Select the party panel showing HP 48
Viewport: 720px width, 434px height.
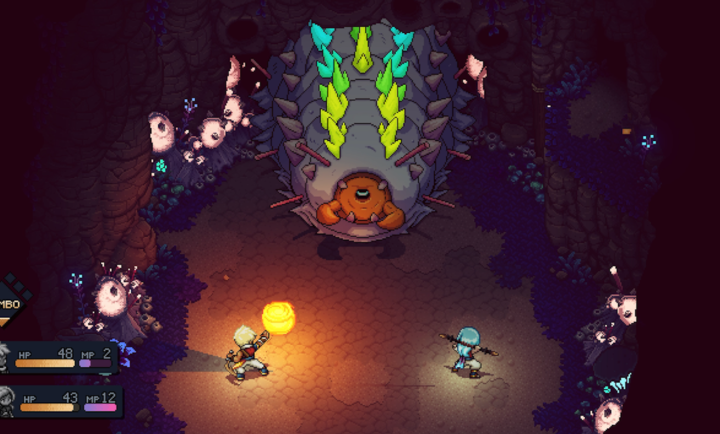click(x=62, y=358)
